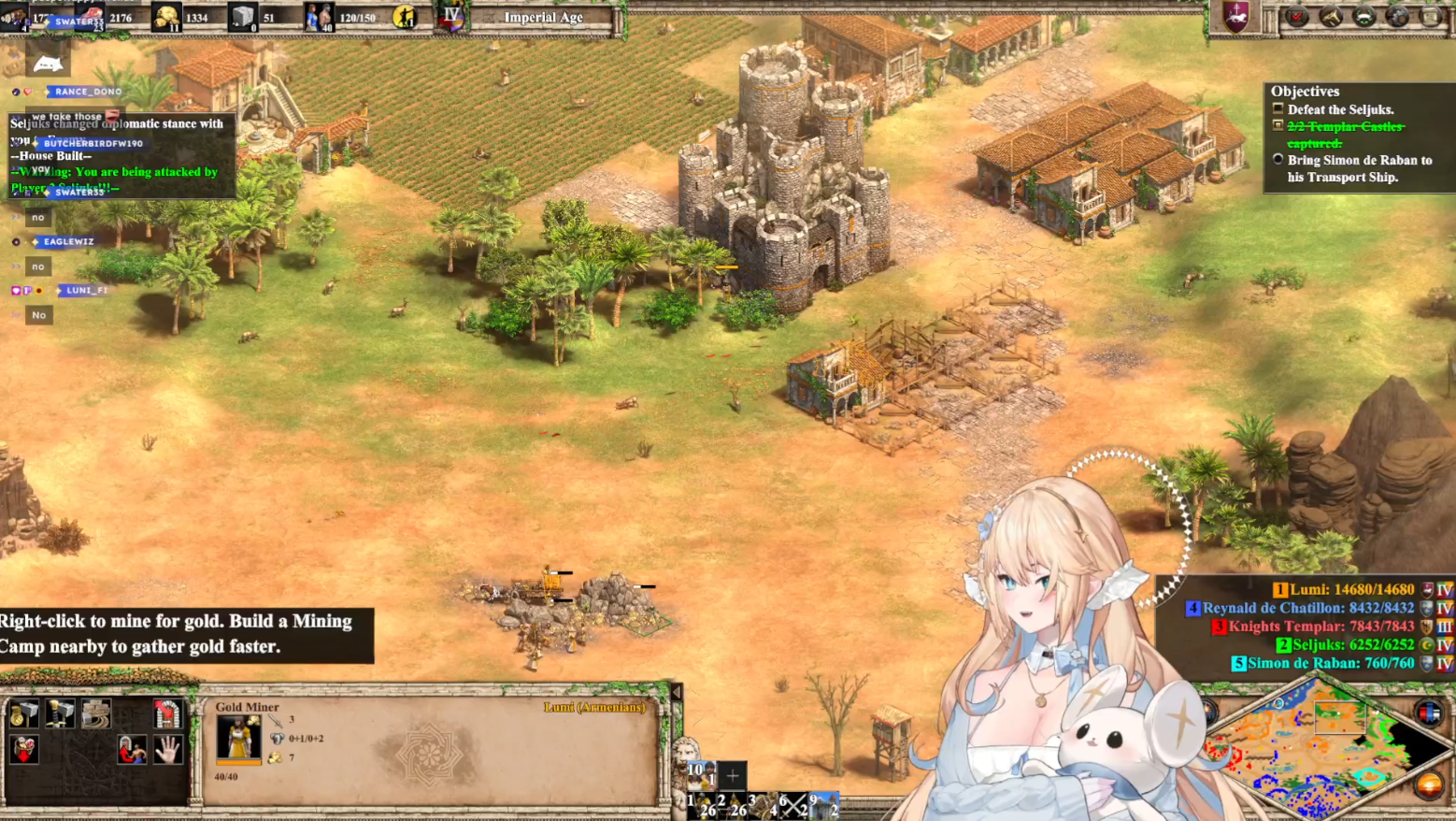Viewport: 1456px width, 821px height.
Task: Select control group 10
Action: click(x=701, y=774)
